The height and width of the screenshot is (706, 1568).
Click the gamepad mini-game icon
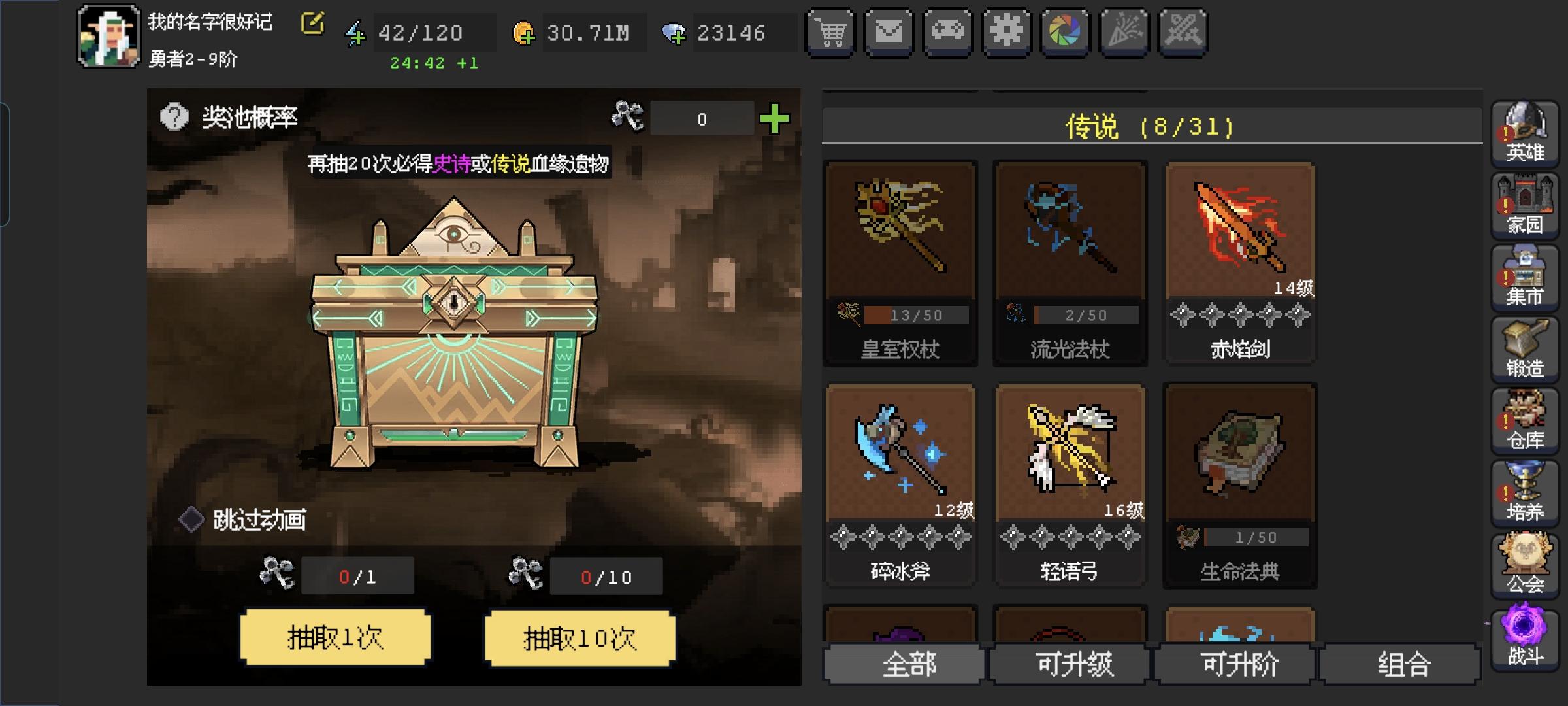point(948,31)
